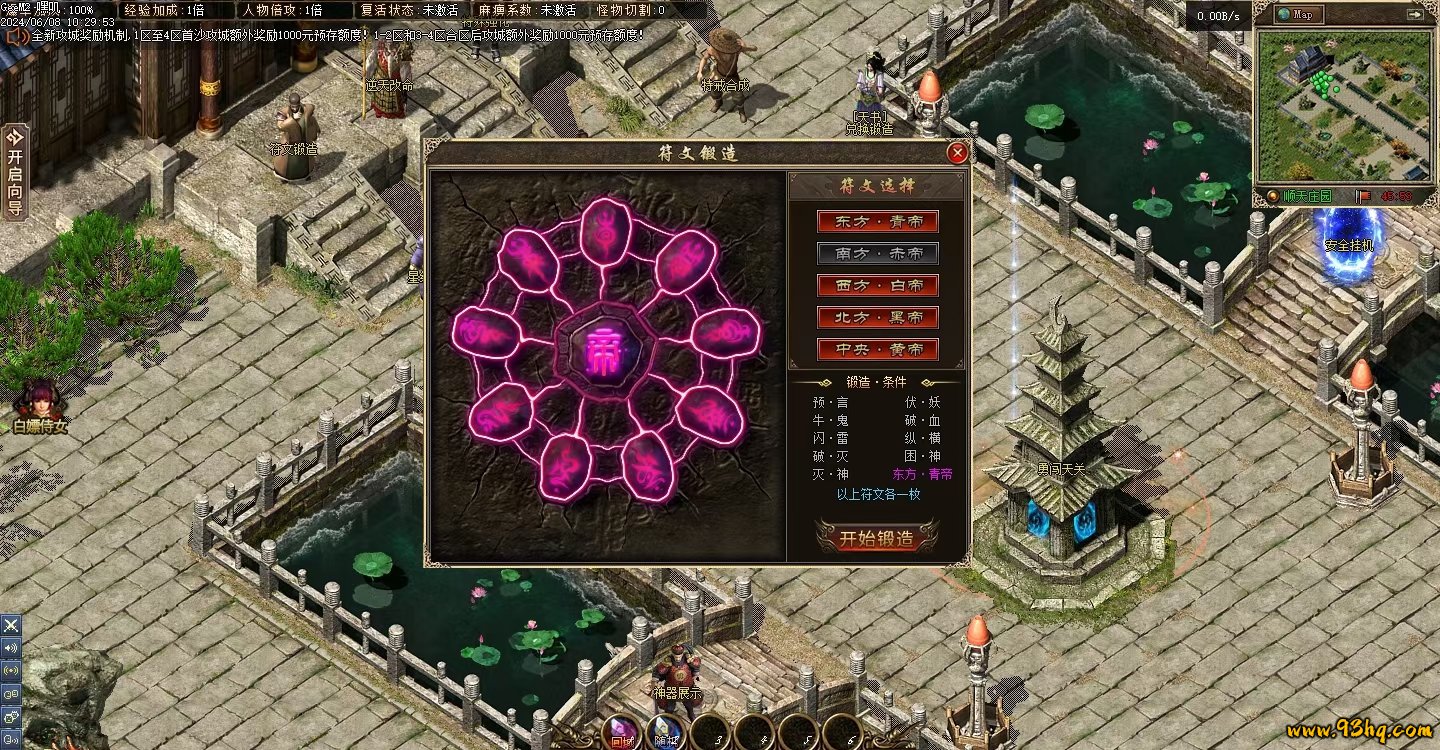
Task: Pick the 西方·白帝 rune option
Action: tap(878, 285)
